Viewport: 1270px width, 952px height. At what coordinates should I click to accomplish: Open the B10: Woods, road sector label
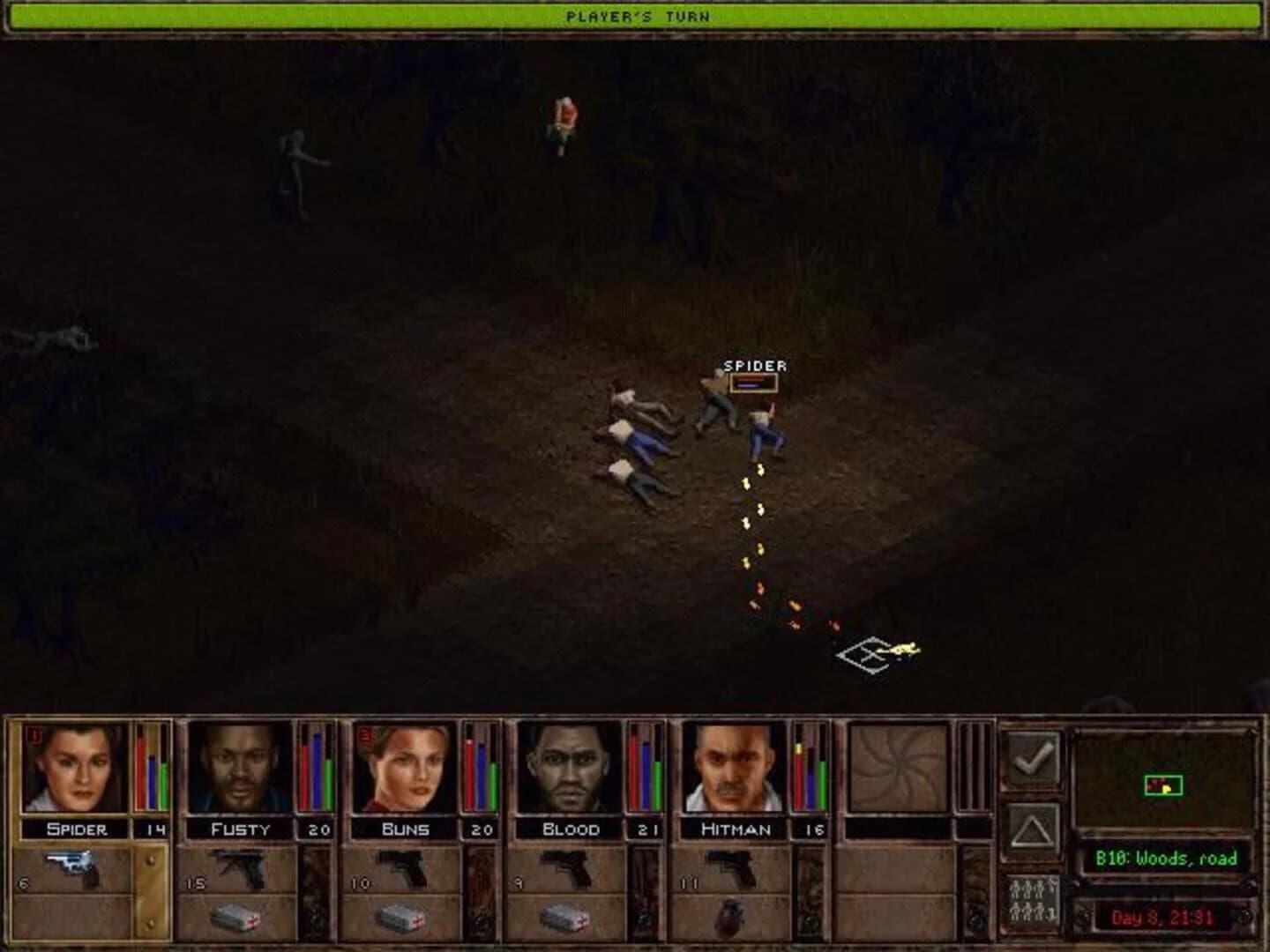coord(1166,858)
